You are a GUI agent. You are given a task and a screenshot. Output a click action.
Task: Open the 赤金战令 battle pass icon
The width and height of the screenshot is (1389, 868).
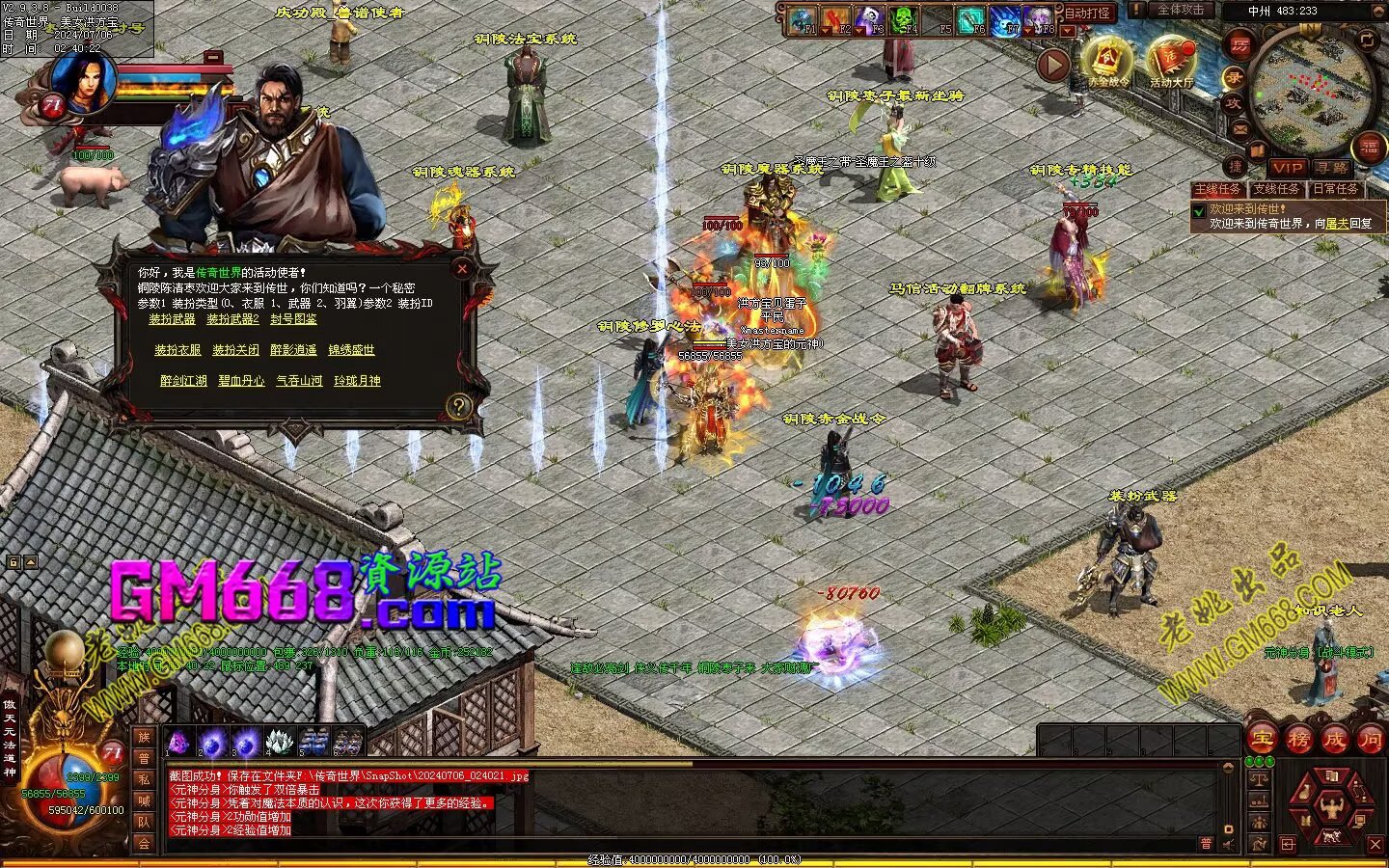pyautogui.click(x=1107, y=63)
